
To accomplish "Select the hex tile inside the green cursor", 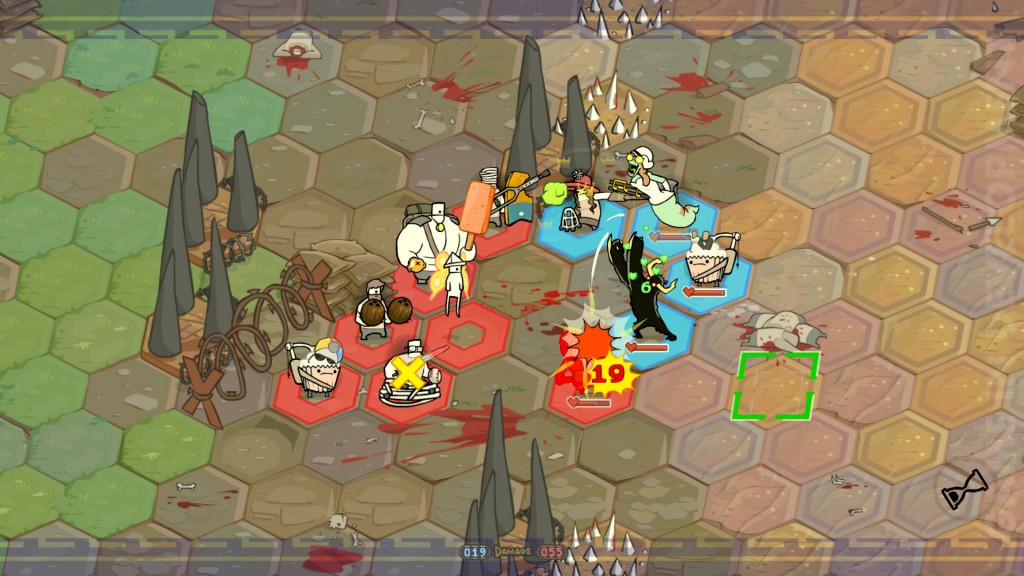I will (775, 386).
